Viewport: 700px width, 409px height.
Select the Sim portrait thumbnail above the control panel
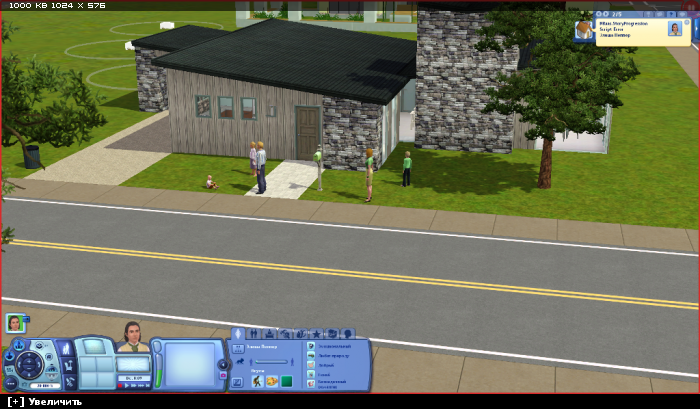(x=14, y=323)
